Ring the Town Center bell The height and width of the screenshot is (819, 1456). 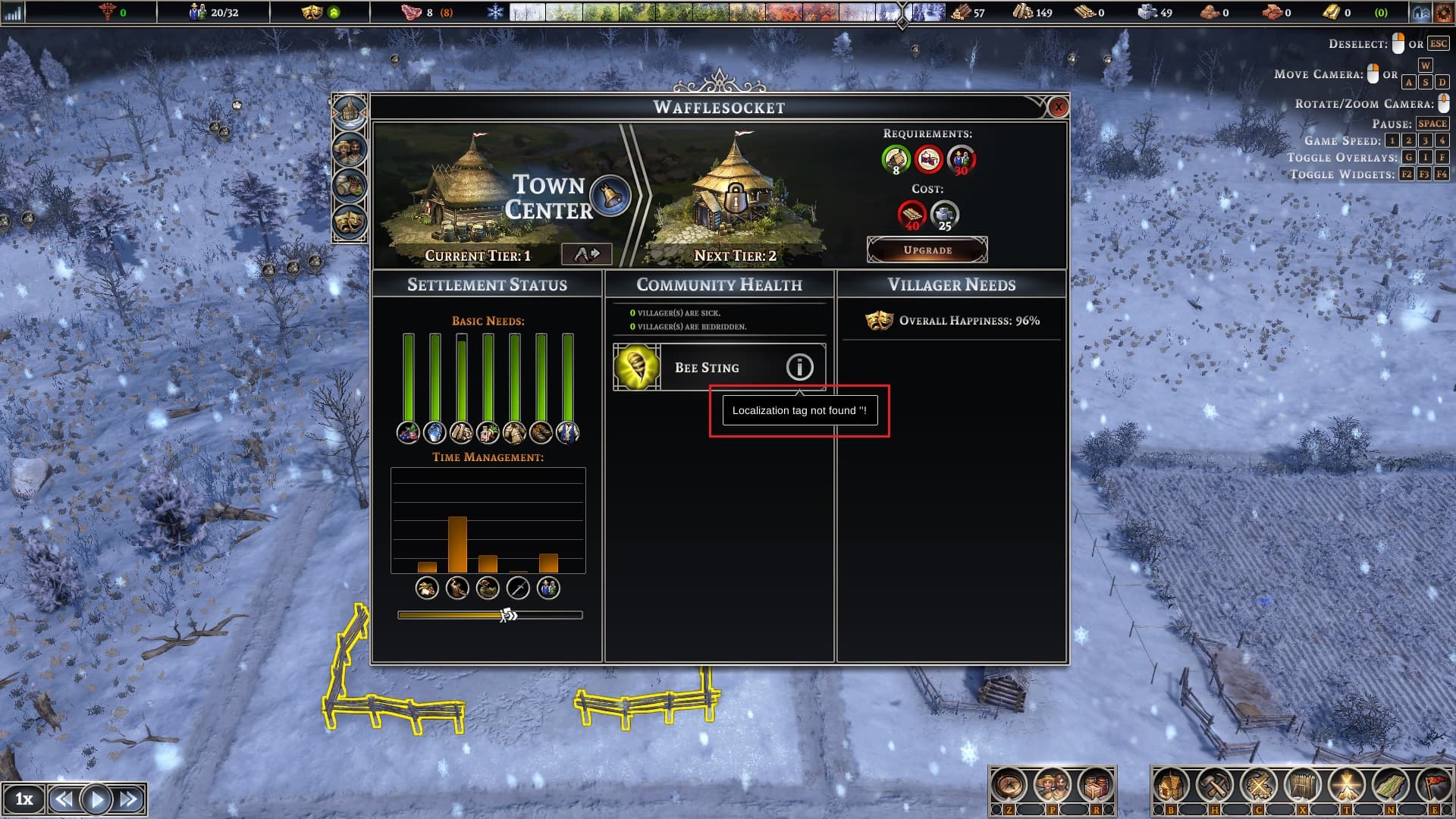(x=609, y=195)
